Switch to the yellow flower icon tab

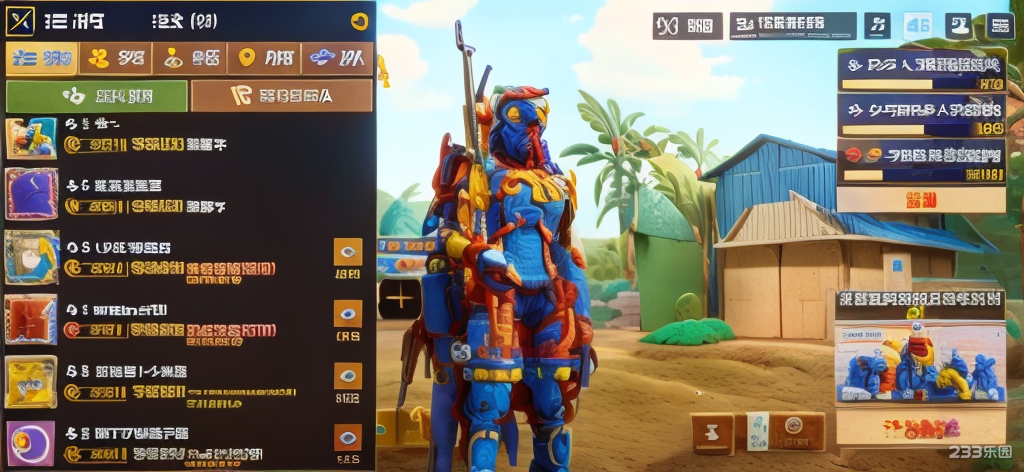tap(115, 59)
